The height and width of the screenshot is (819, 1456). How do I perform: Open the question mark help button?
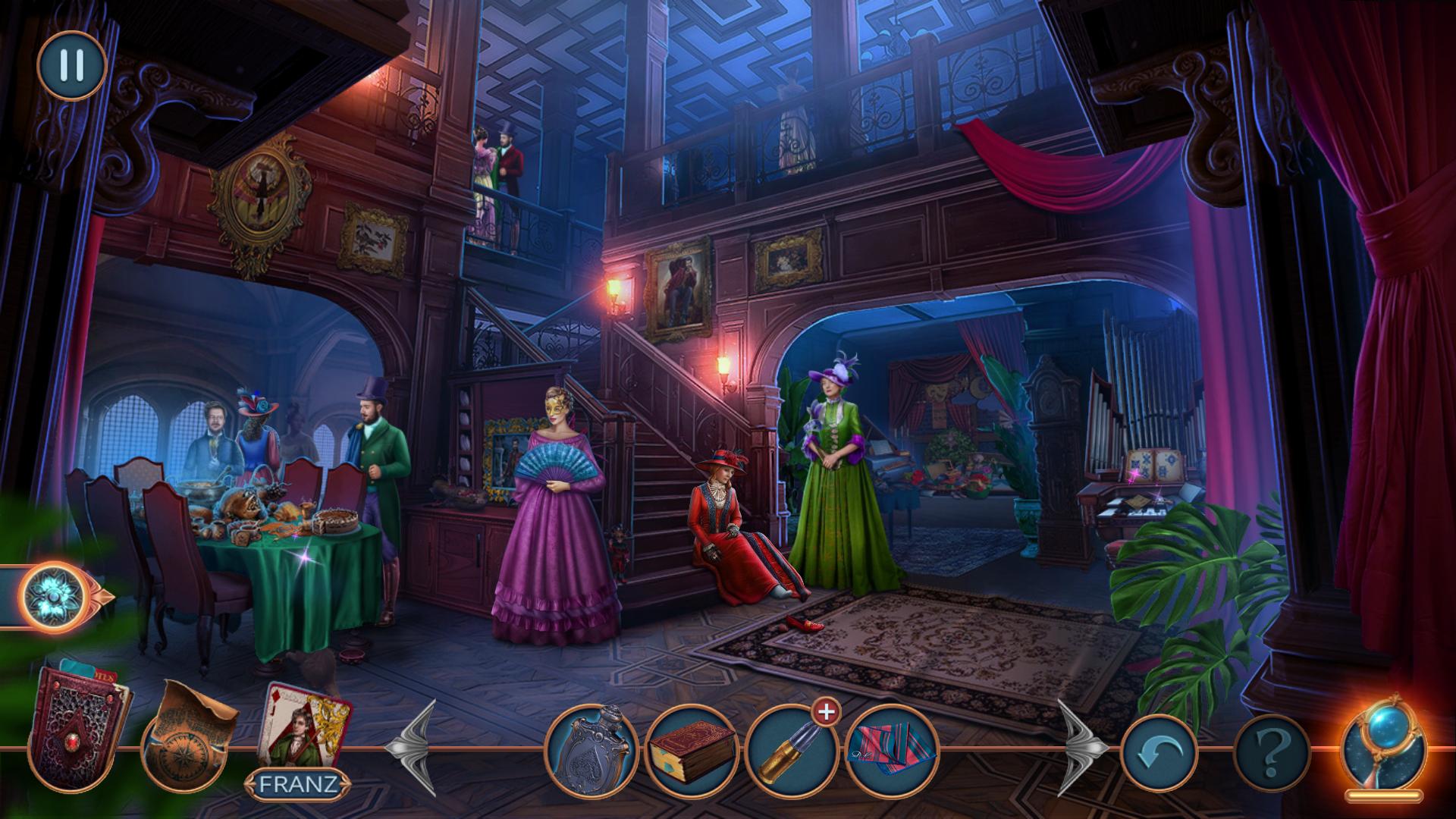1272,752
